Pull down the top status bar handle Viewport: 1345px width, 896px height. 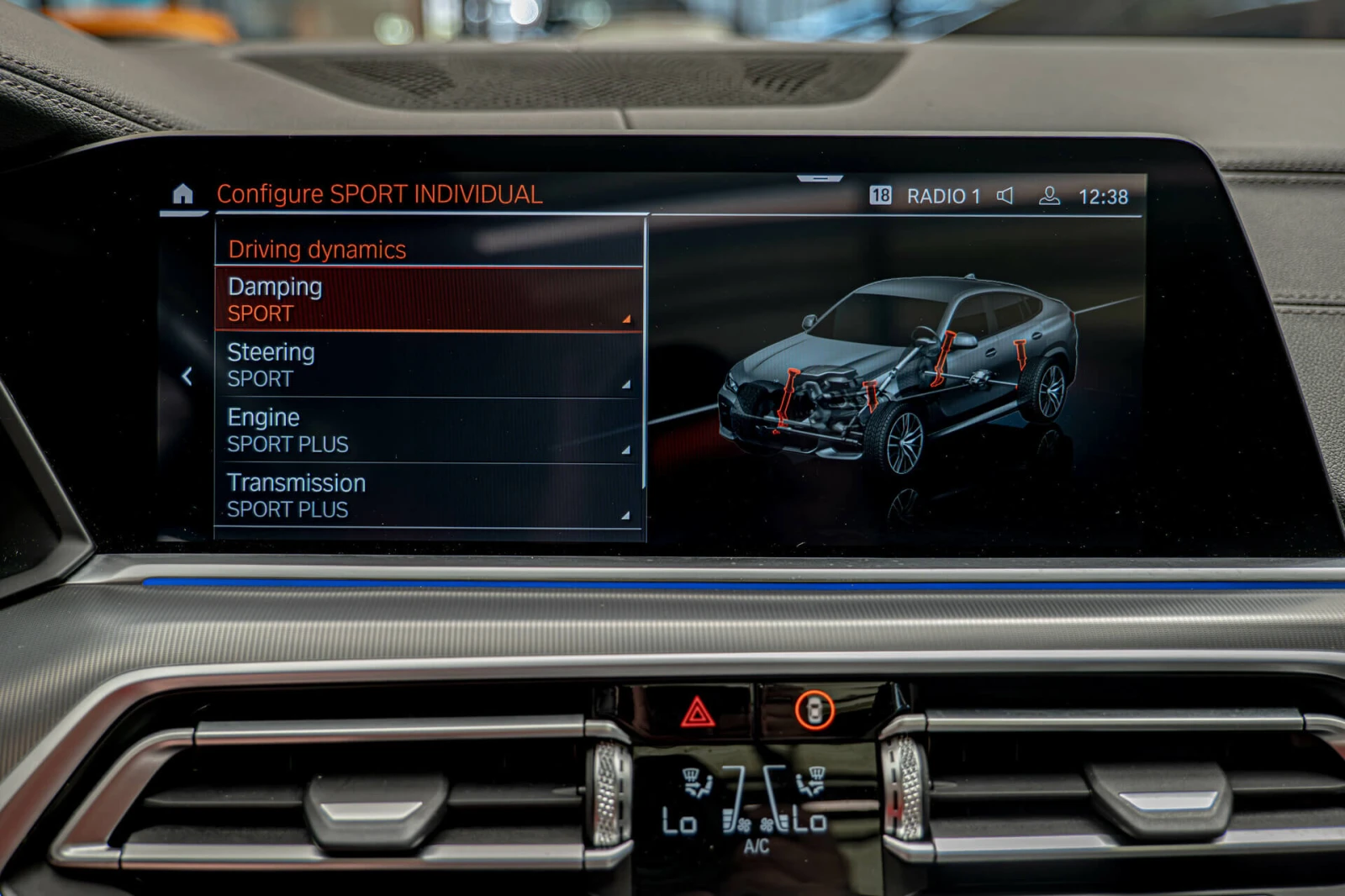(x=820, y=179)
